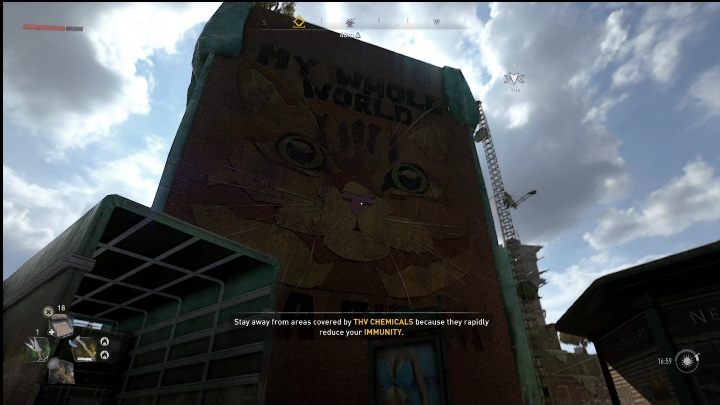This screenshot has height=405, width=720.
Task: Pick the flashlight slot at the wheel bottom
Action: pyautogui.click(x=59, y=371)
